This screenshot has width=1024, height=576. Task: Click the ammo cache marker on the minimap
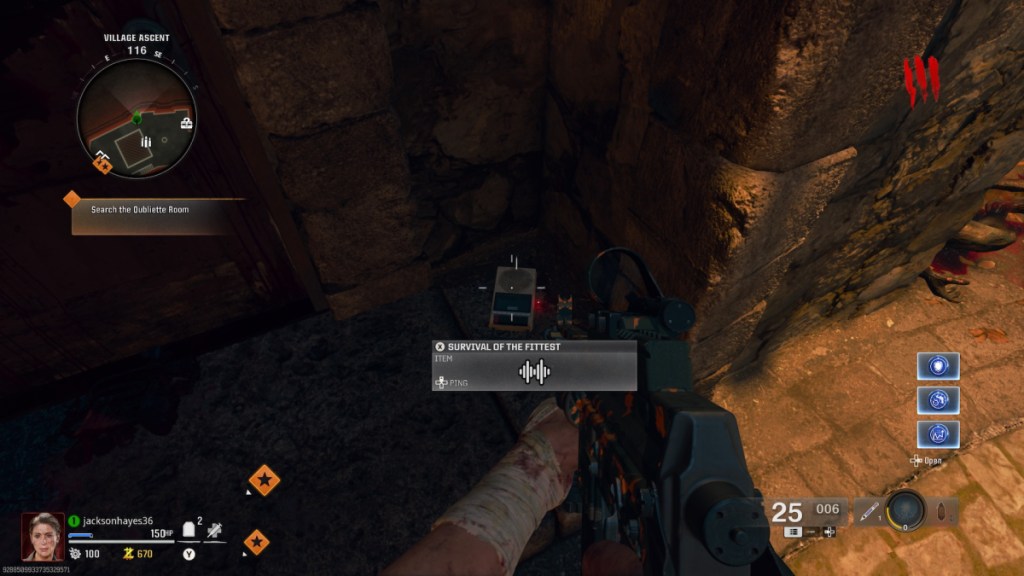pyautogui.click(x=146, y=143)
